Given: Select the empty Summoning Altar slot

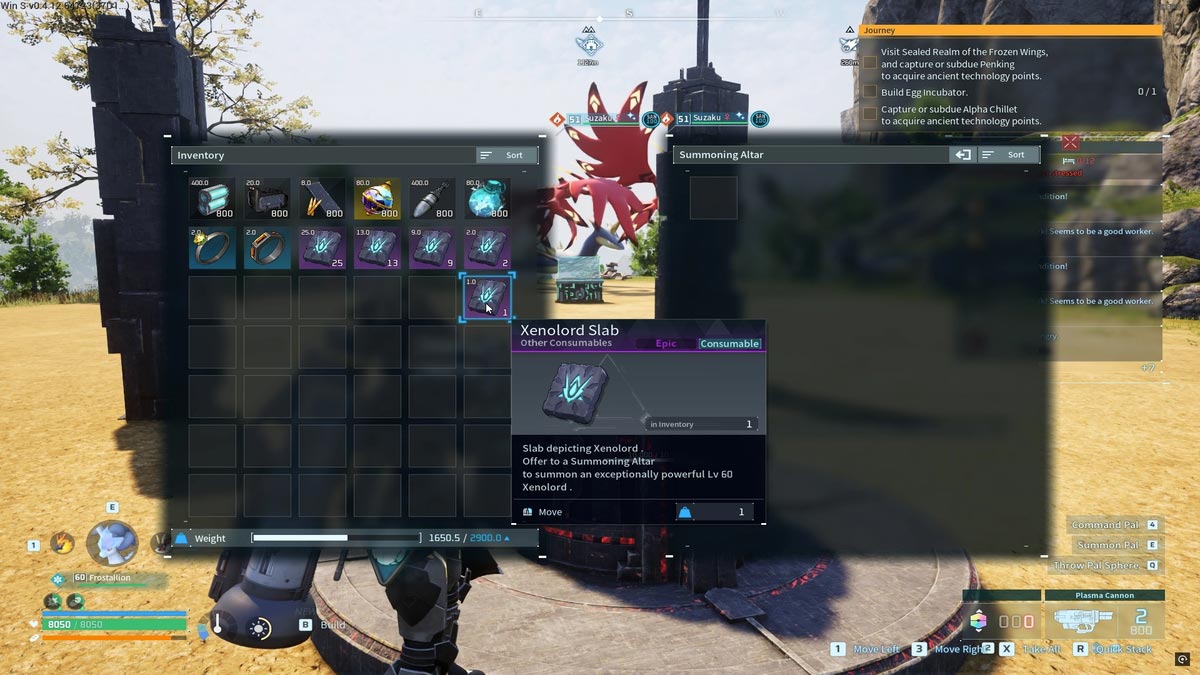Looking at the screenshot, I should (x=714, y=198).
